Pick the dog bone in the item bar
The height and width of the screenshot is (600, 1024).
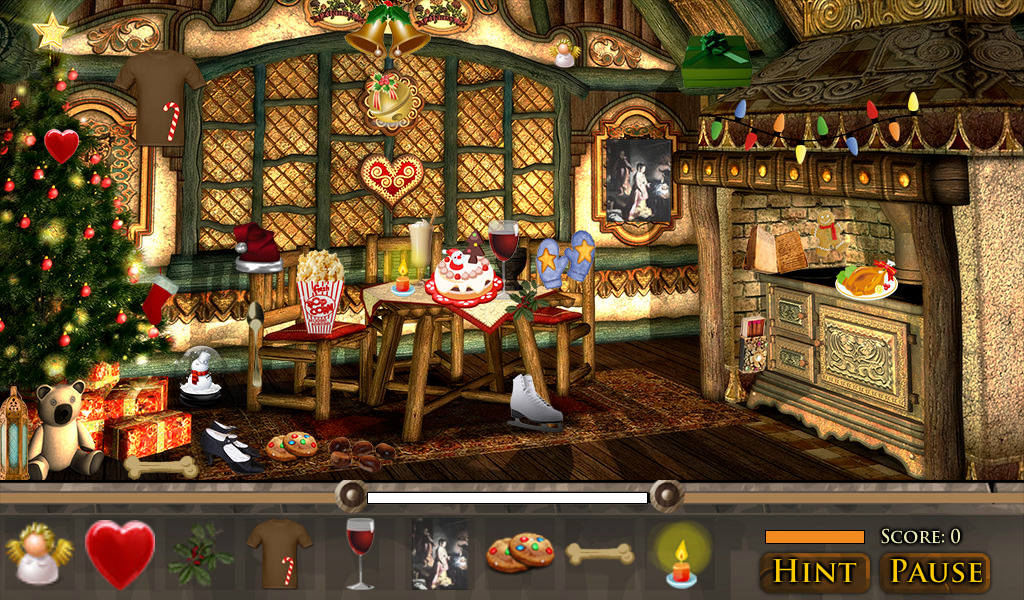[x=600, y=553]
